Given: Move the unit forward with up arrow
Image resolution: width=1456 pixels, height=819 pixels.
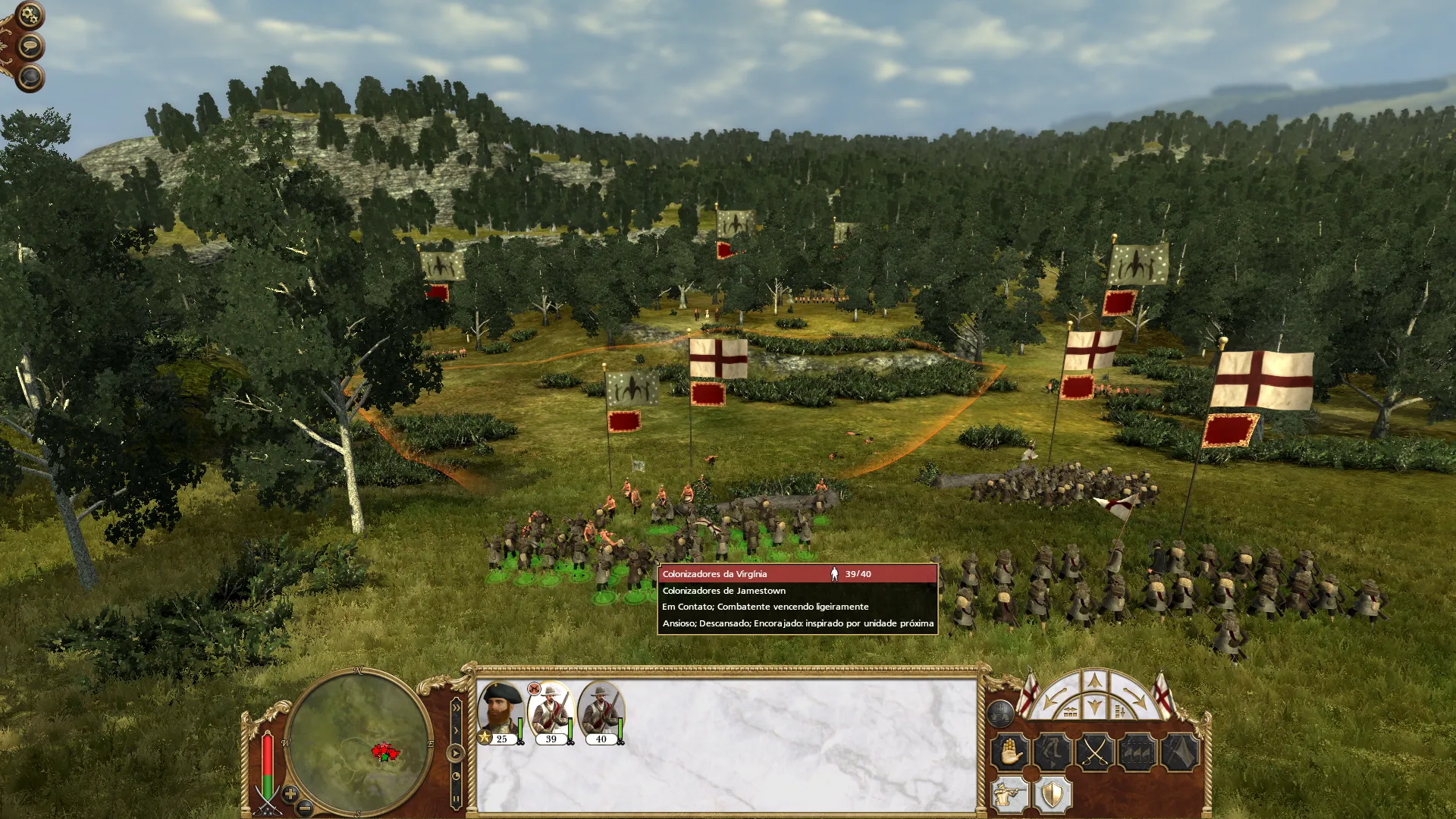Looking at the screenshot, I should click(x=1094, y=680).
